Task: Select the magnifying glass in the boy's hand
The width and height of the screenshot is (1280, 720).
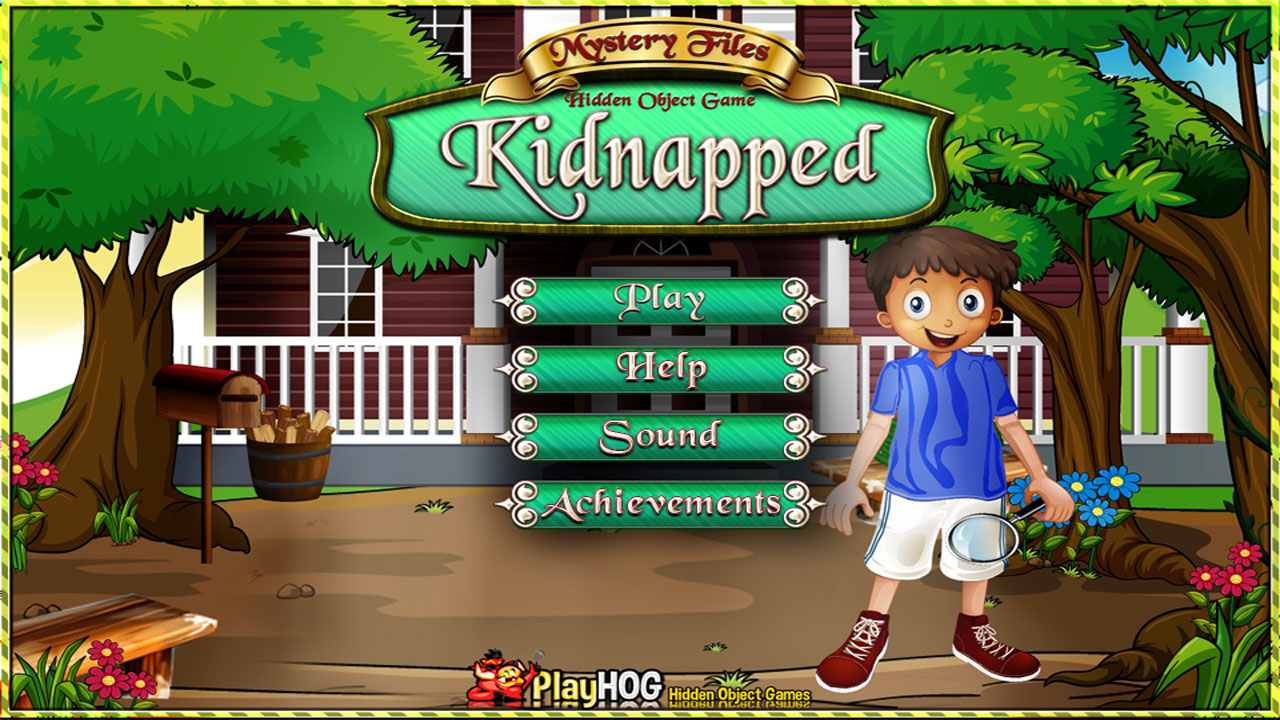Action: click(984, 540)
